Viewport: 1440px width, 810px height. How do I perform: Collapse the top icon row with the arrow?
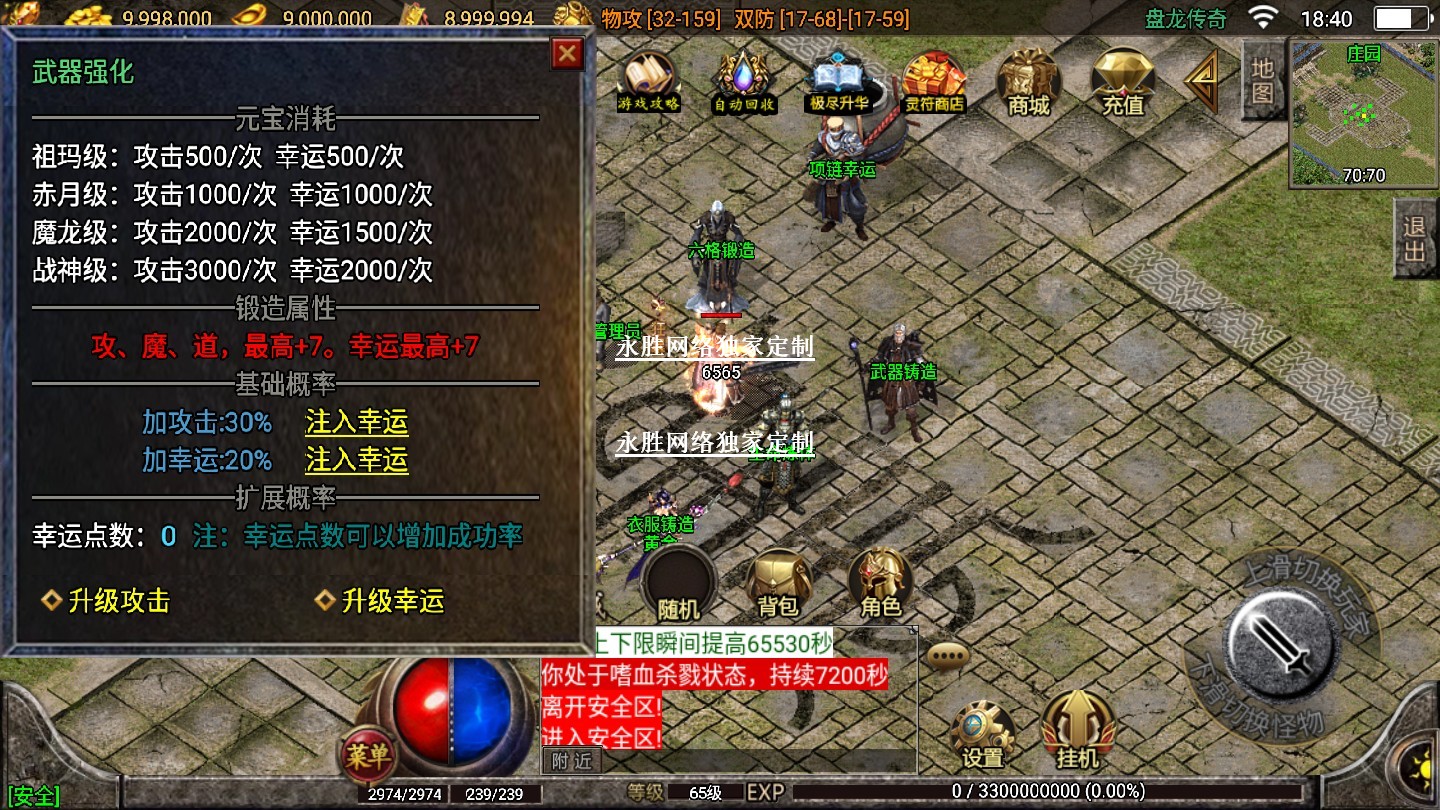click(x=1201, y=81)
